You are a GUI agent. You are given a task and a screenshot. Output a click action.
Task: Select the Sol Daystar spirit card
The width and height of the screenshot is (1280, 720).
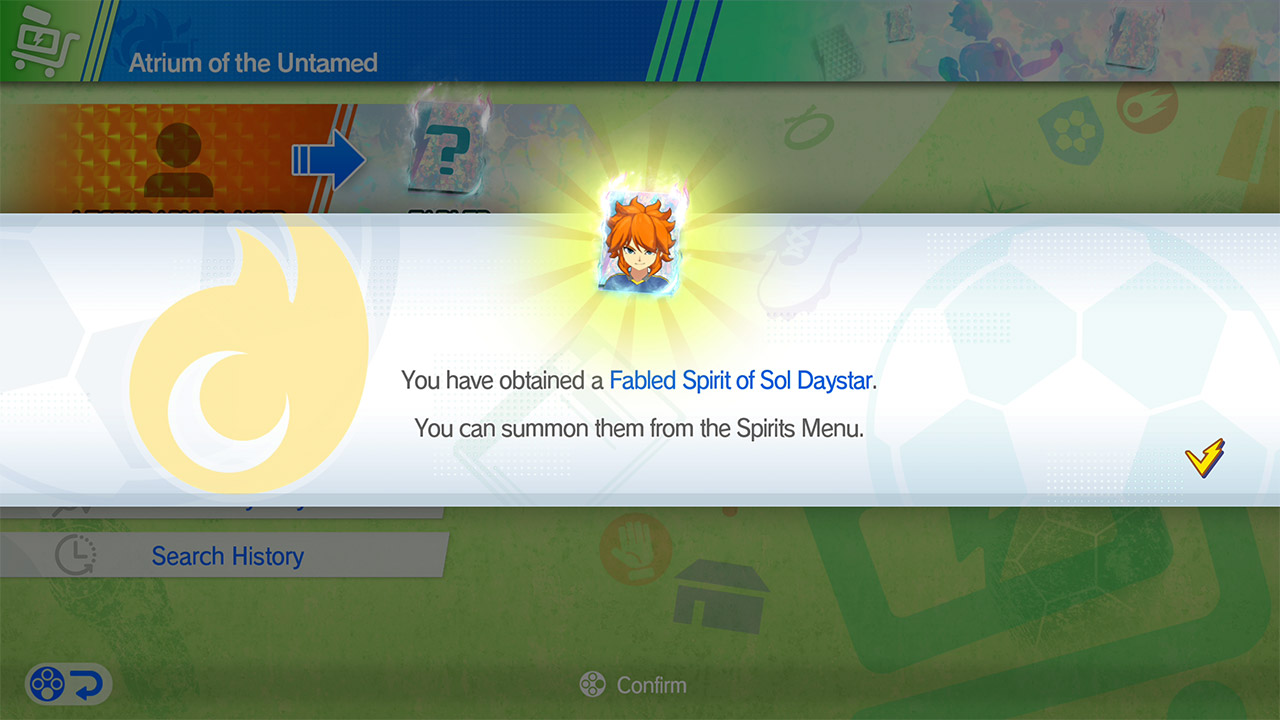(639, 243)
